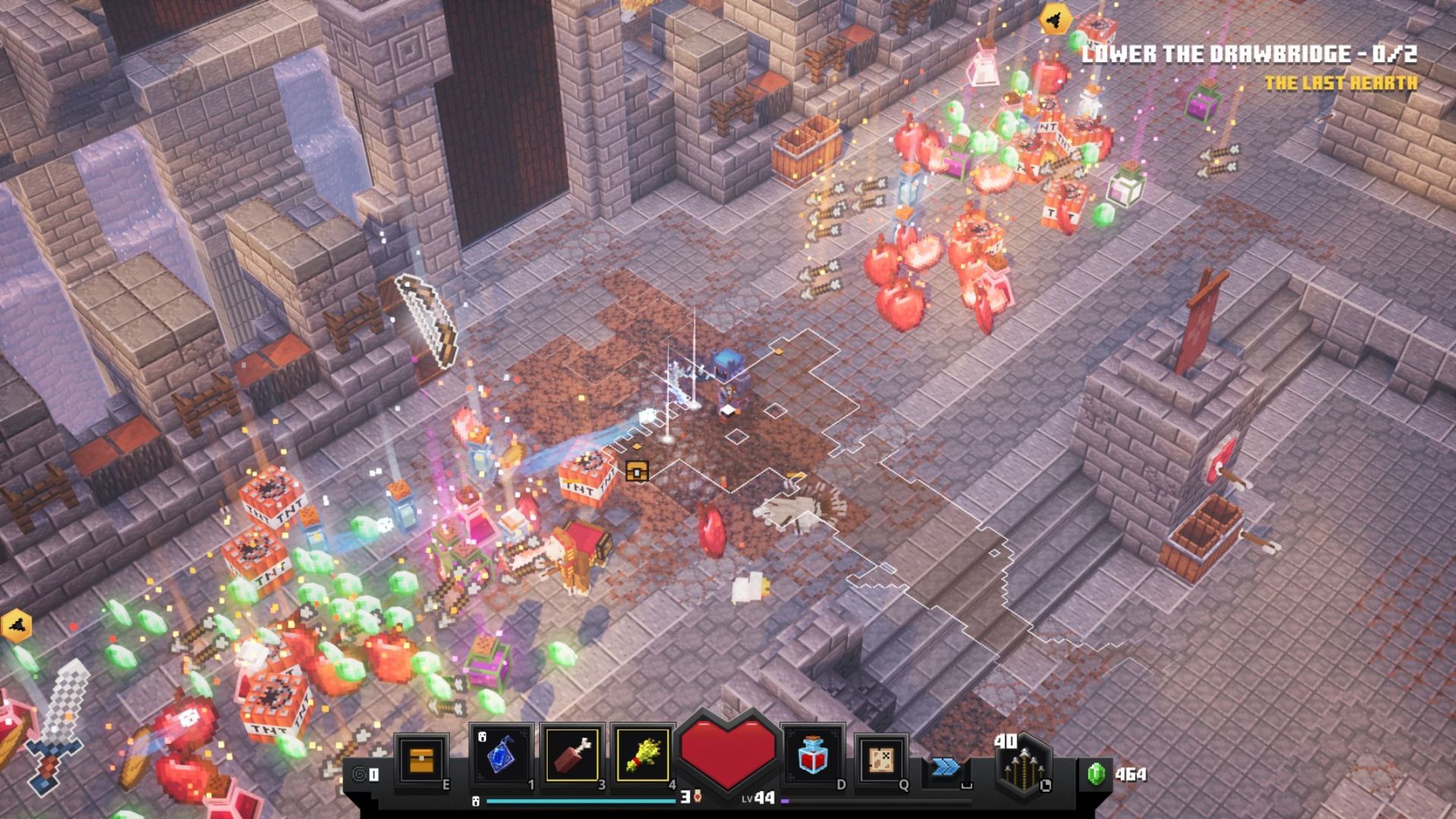1456x819 pixels.
Task: Activate the blue amulet artifact
Action: coord(501,756)
